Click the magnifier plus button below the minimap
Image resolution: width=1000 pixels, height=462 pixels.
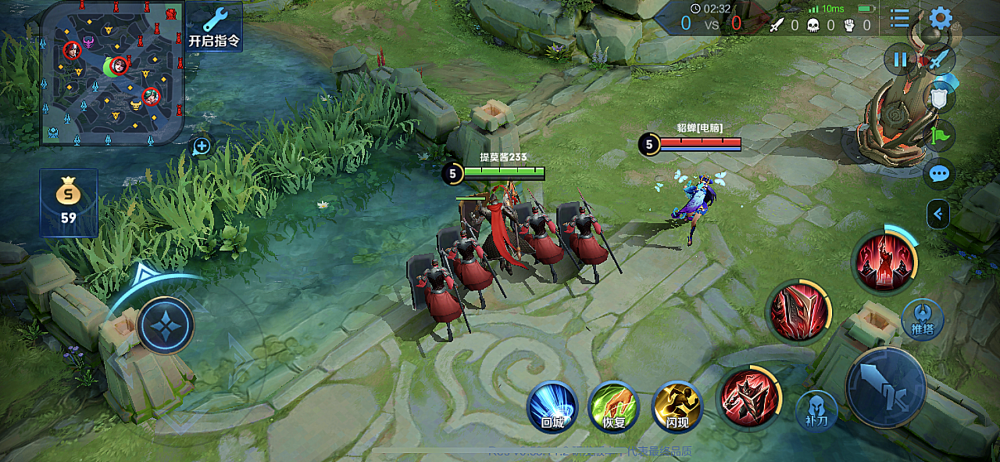coord(201,146)
